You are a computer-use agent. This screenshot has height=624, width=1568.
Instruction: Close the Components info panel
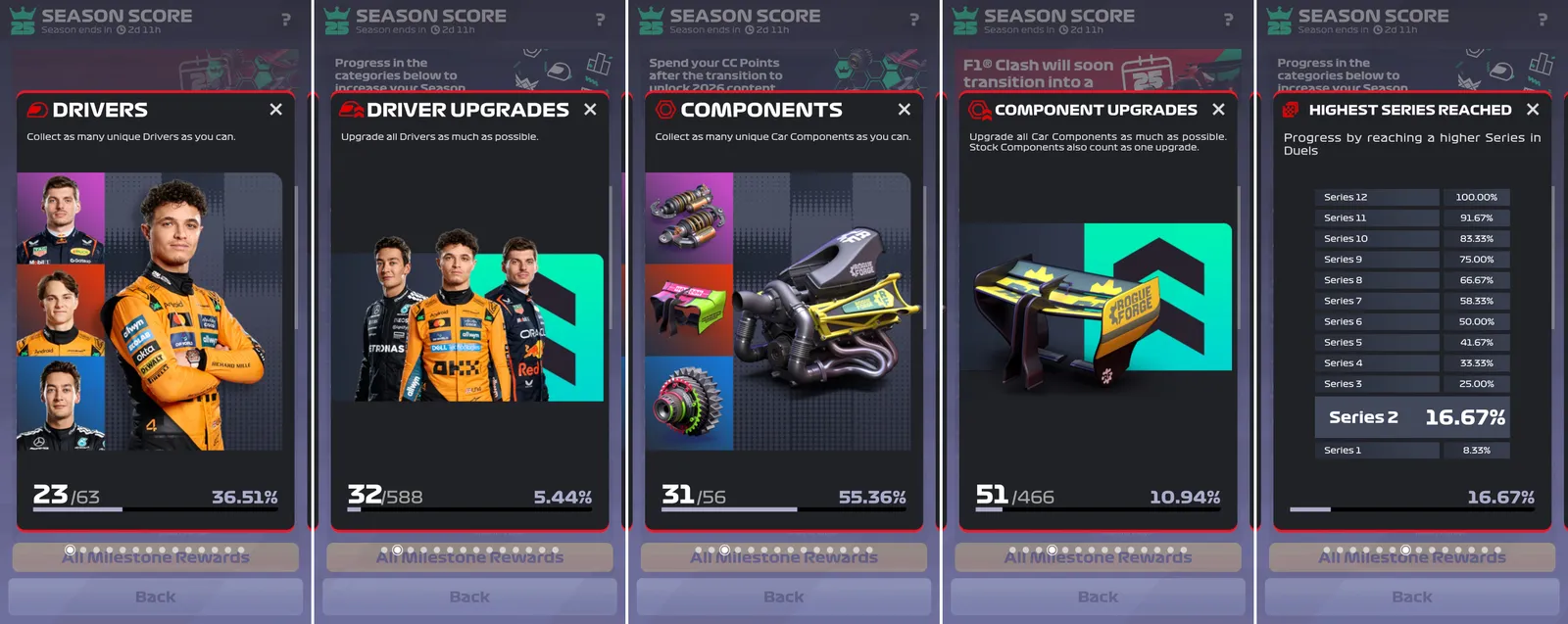pyautogui.click(x=905, y=110)
